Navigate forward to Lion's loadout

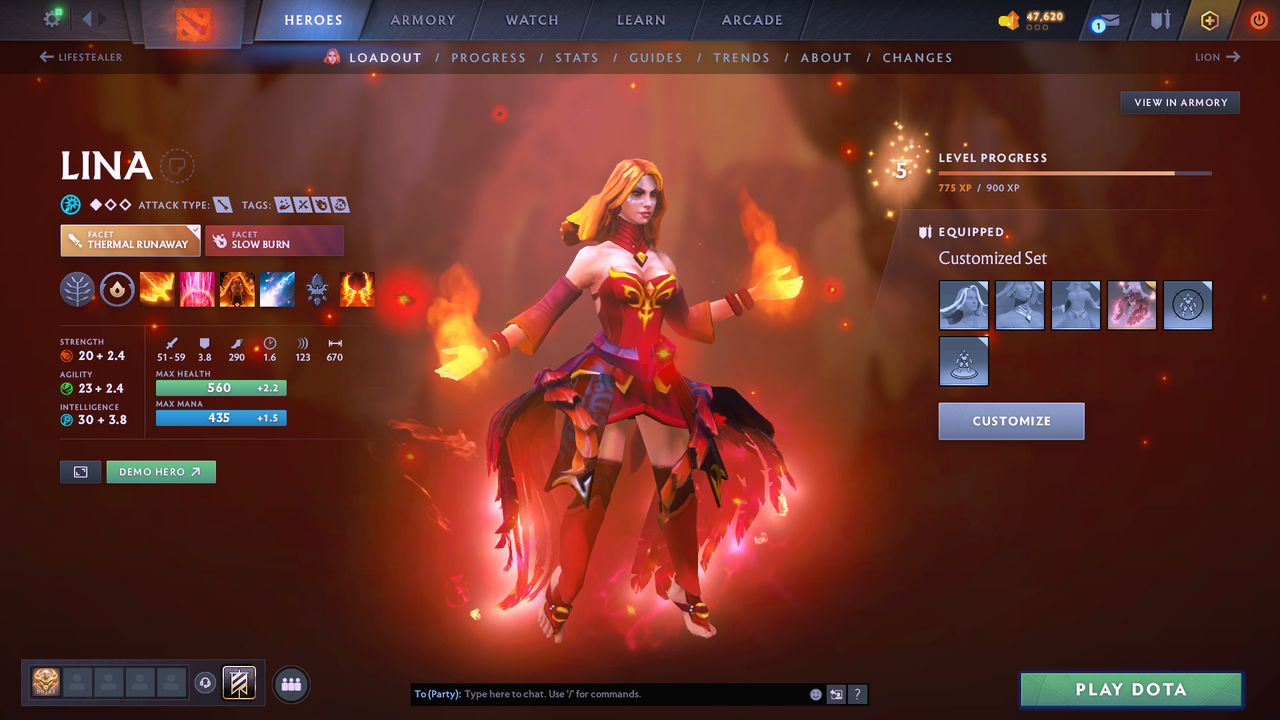point(1216,57)
